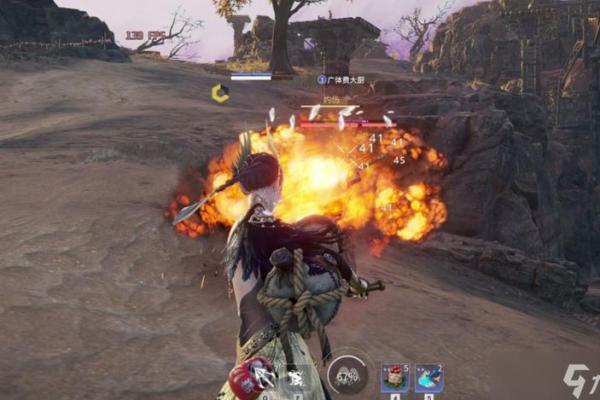
Task: Use the blue crystal item slot
Action: [x=429, y=377]
